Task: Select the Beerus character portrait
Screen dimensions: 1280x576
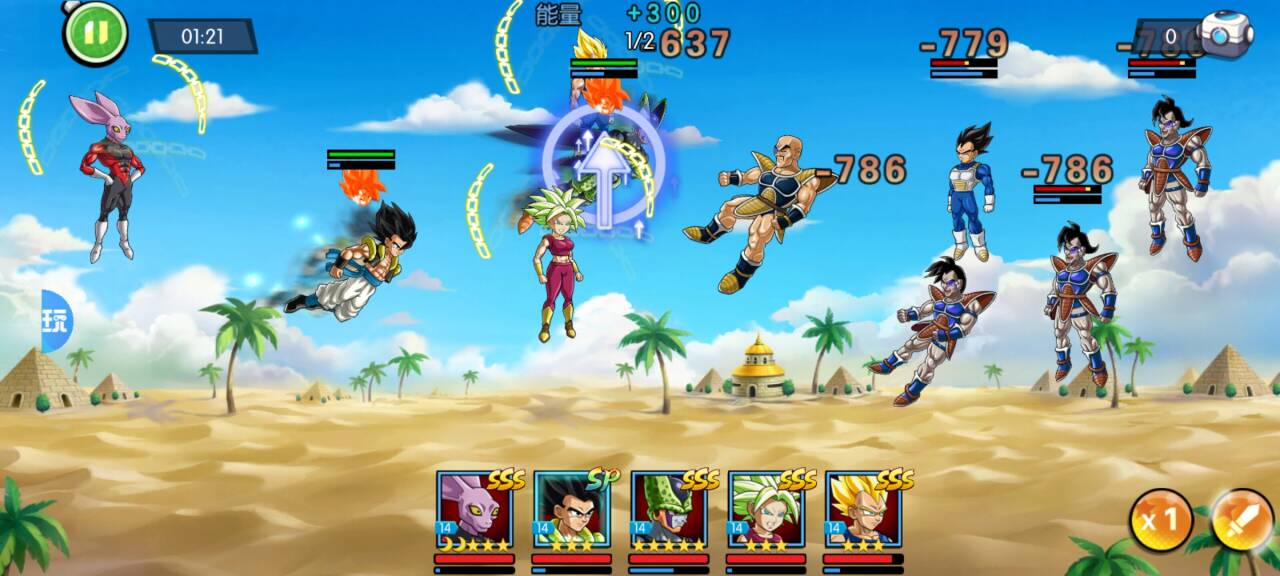Action: (474, 510)
